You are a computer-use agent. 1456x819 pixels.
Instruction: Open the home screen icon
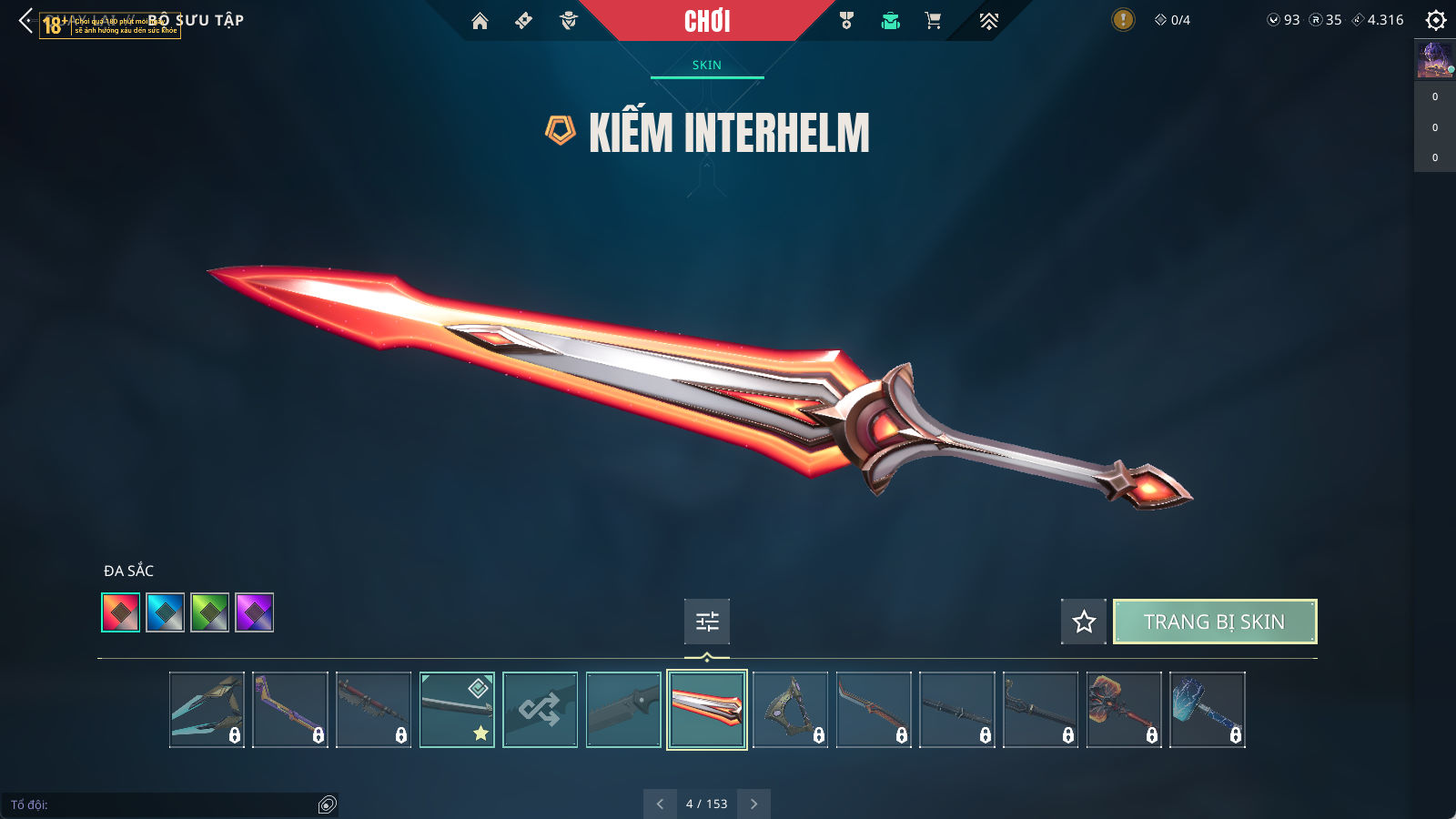(x=480, y=21)
